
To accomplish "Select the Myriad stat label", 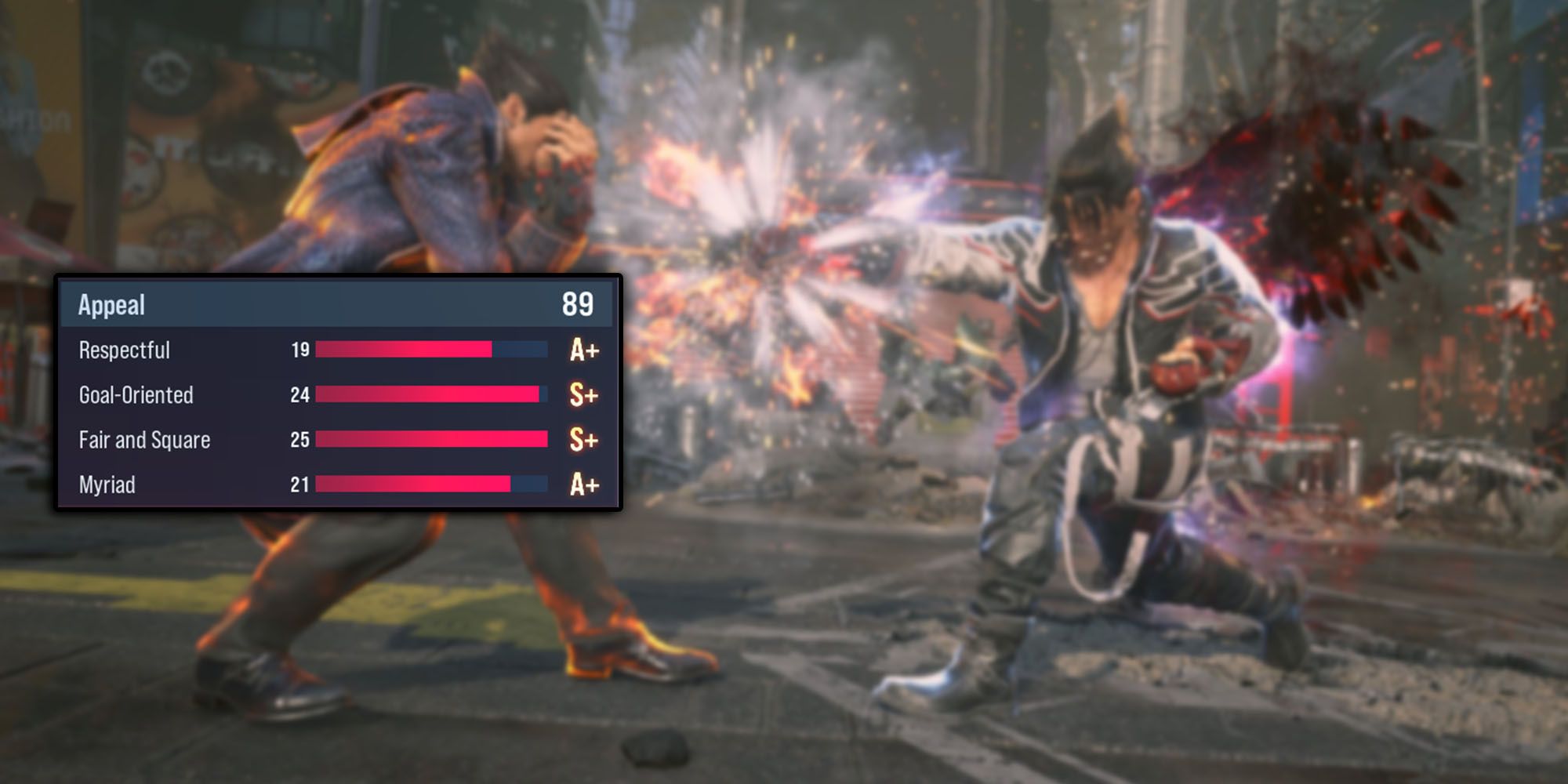I will pos(107,485).
